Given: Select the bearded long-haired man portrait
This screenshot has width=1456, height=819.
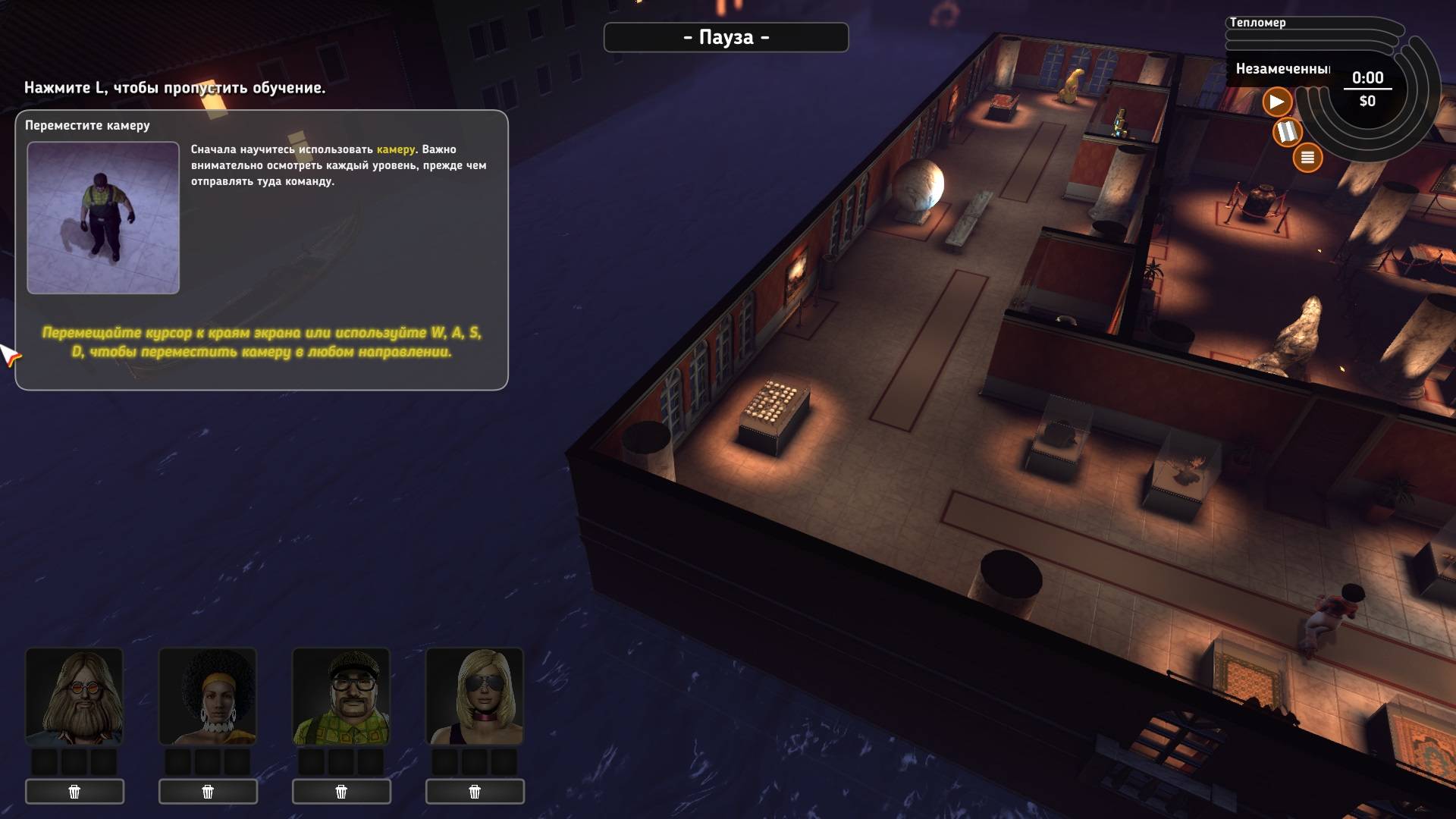Looking at the screenshot, I should [74, 696].
